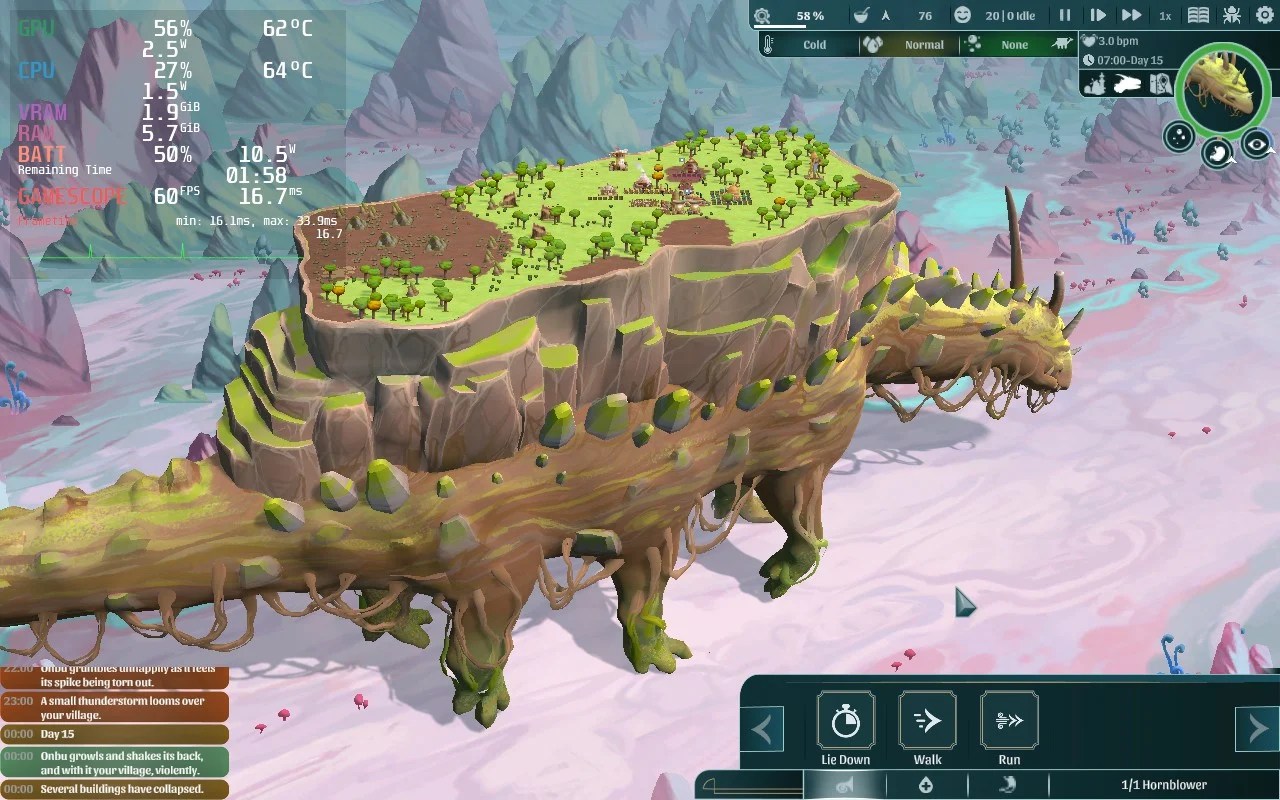Open the encyclopedia book icon
Image resolution: width=1280 pixels, height=800 pixels.
pos(1197,14)
